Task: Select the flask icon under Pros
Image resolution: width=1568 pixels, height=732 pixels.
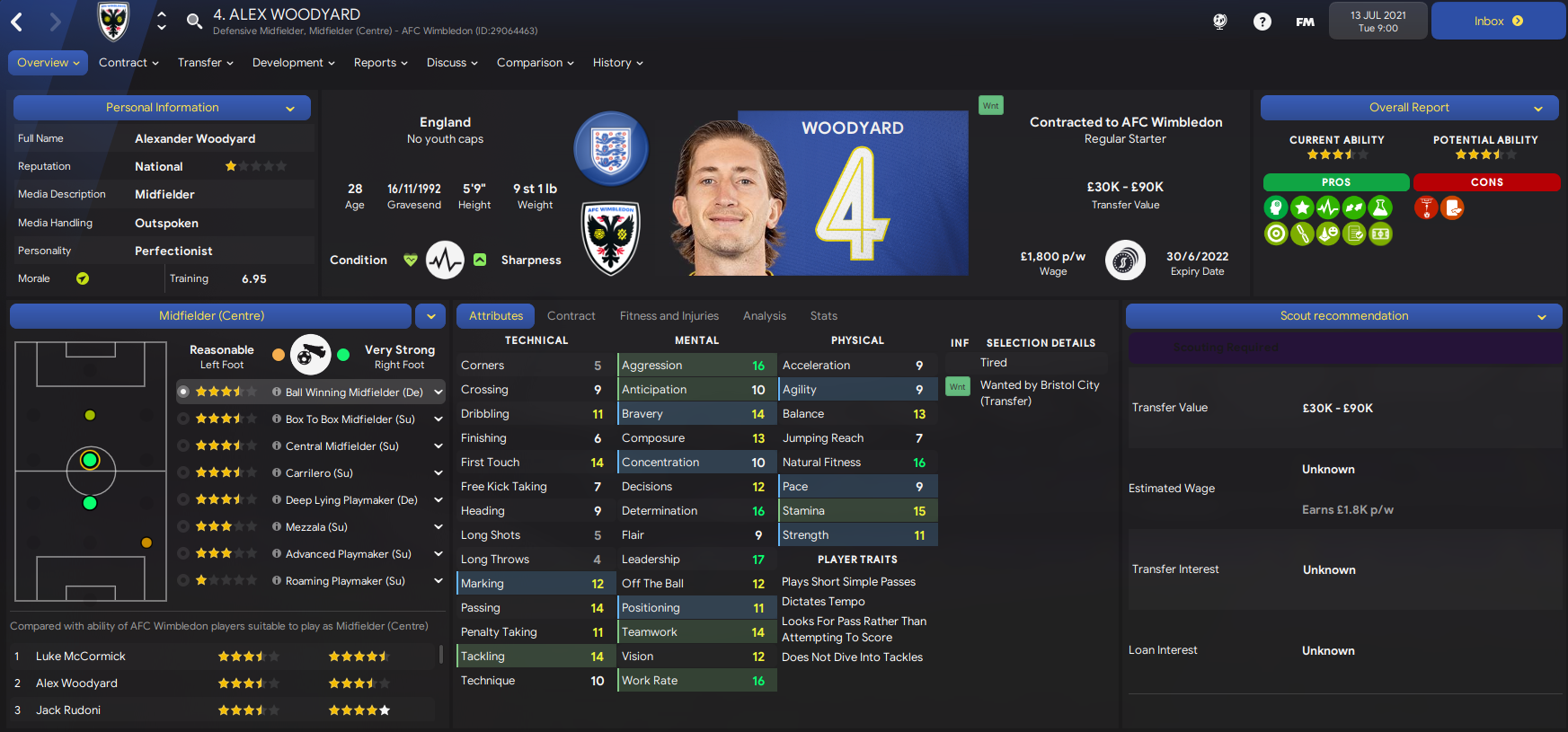Action: 1380,207
